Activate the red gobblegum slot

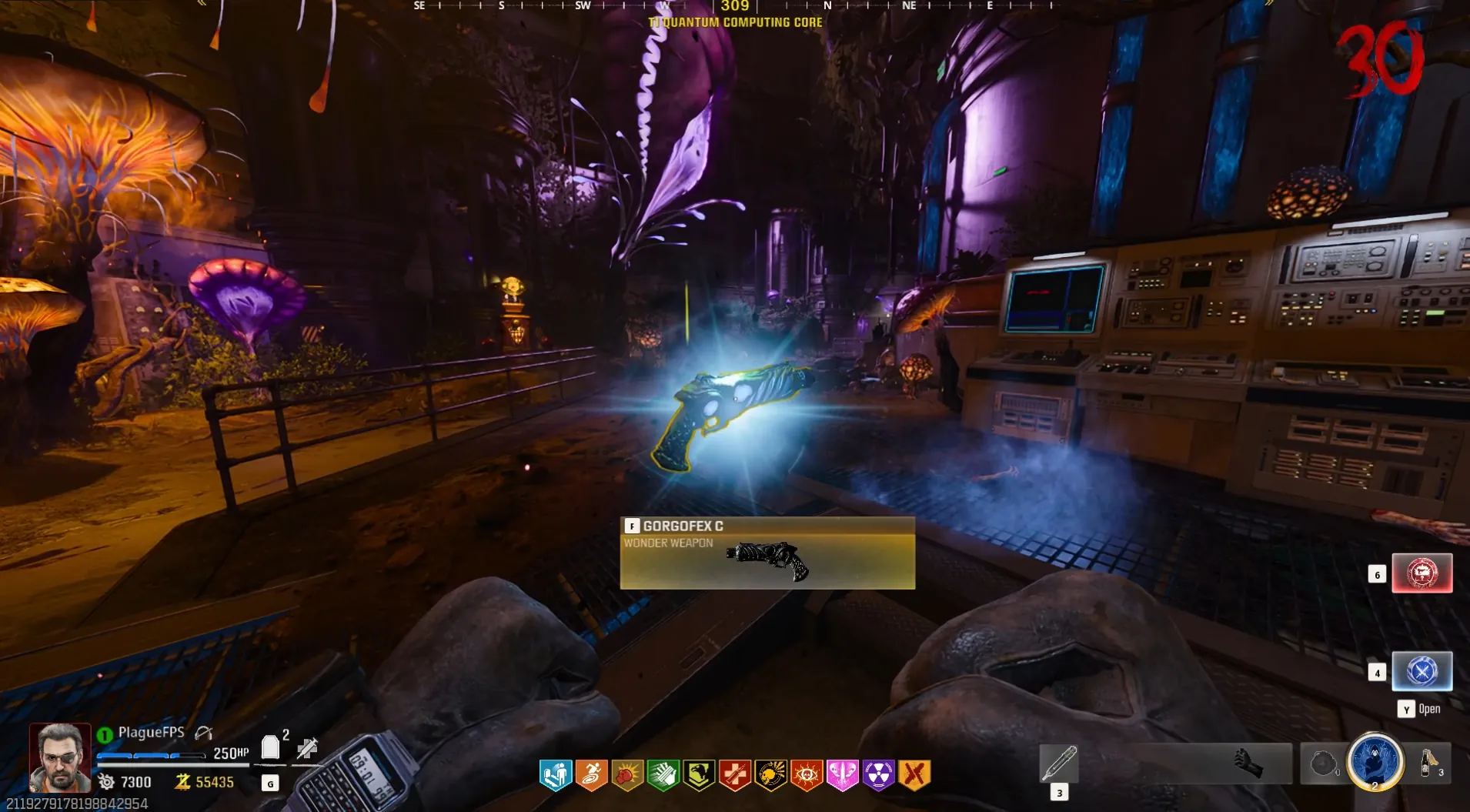point(1422,573)
